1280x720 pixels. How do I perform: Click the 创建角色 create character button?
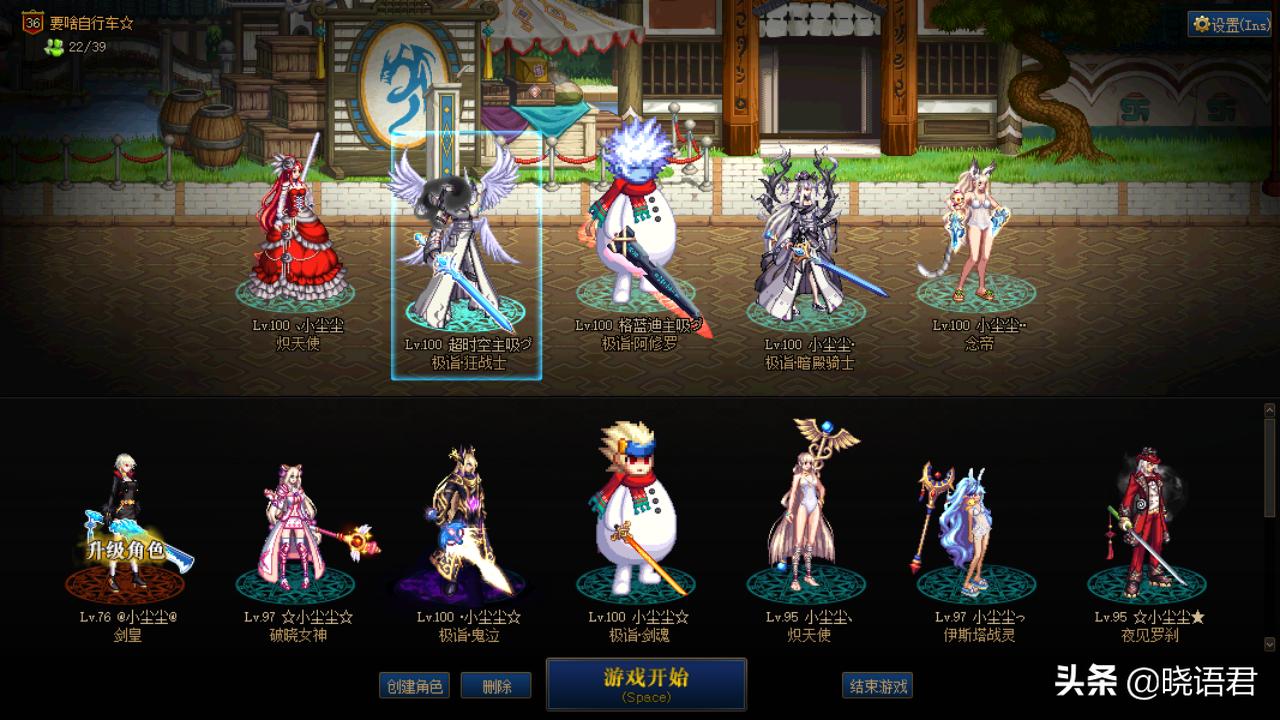(415, 686)
